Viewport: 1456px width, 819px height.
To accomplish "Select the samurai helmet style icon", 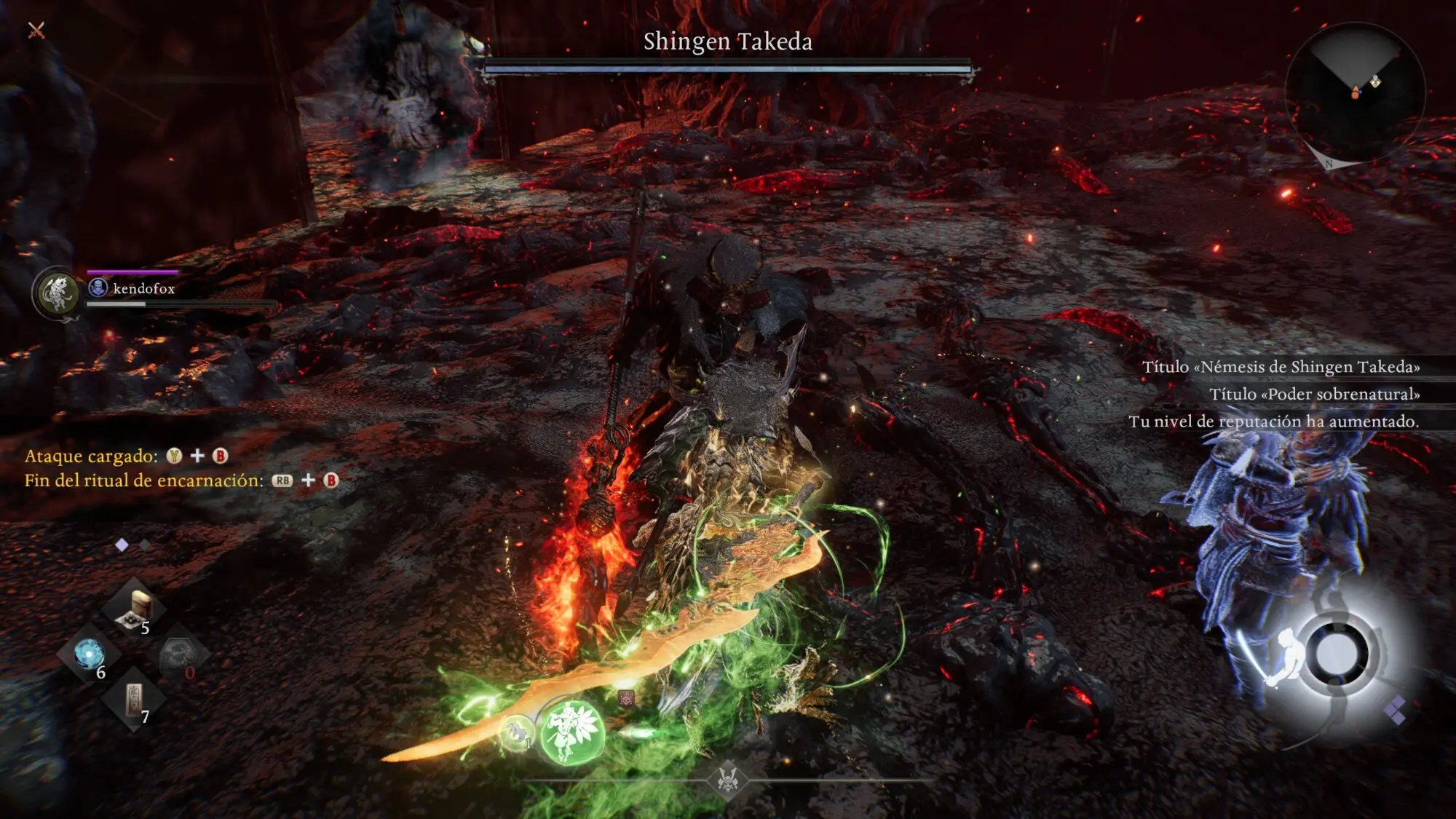I will pos(727,780).
